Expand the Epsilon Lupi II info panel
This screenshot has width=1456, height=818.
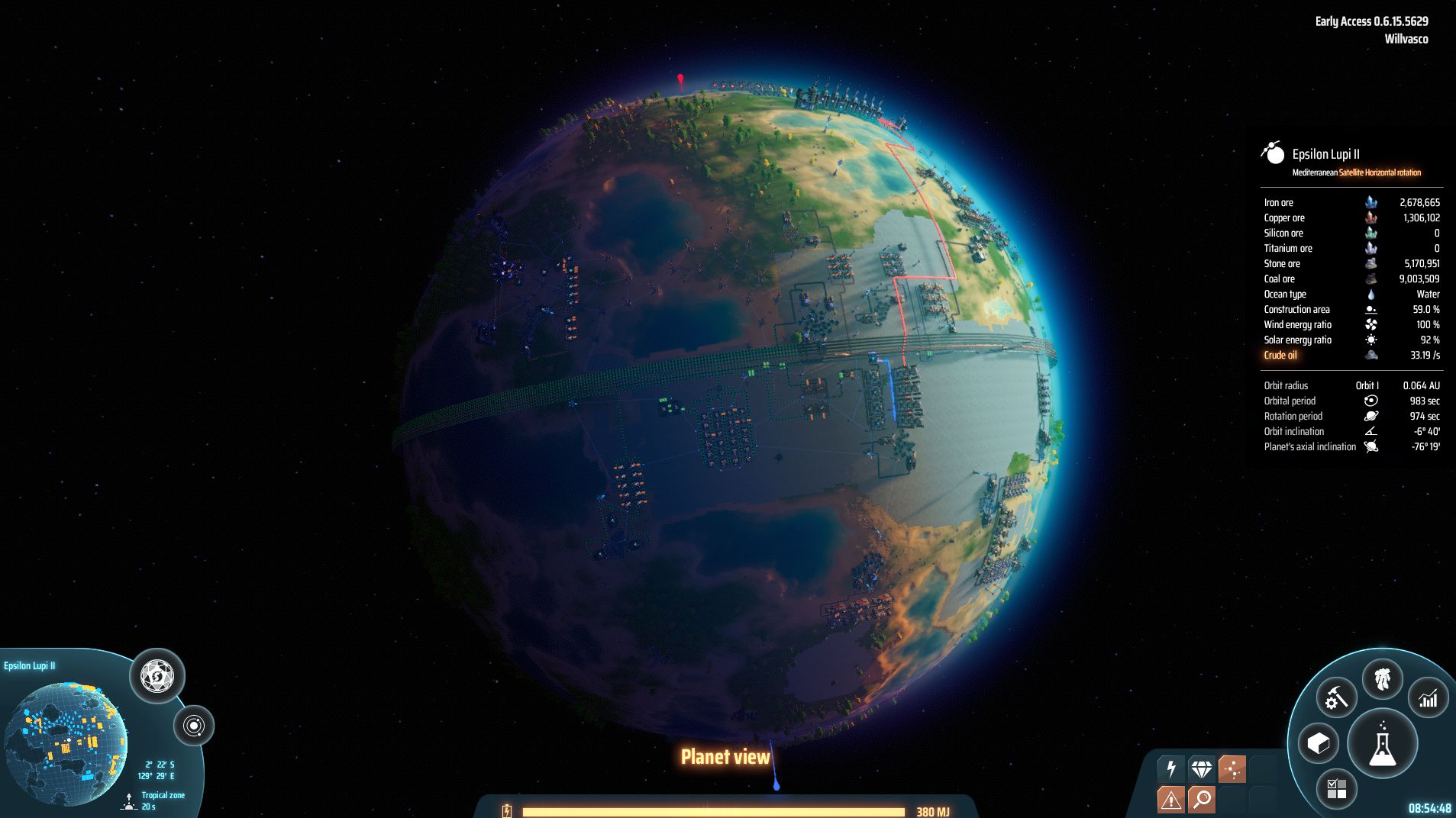(1325, 153)
